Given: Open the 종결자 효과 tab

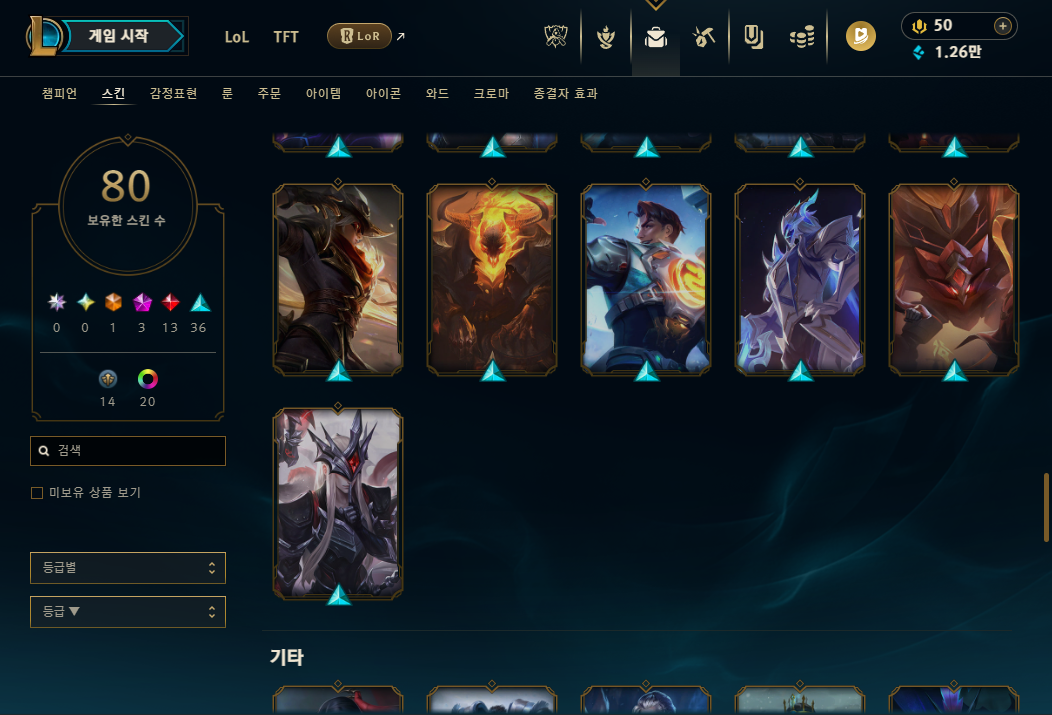Looking at the screenshot, I should click(x=566, y=94).
